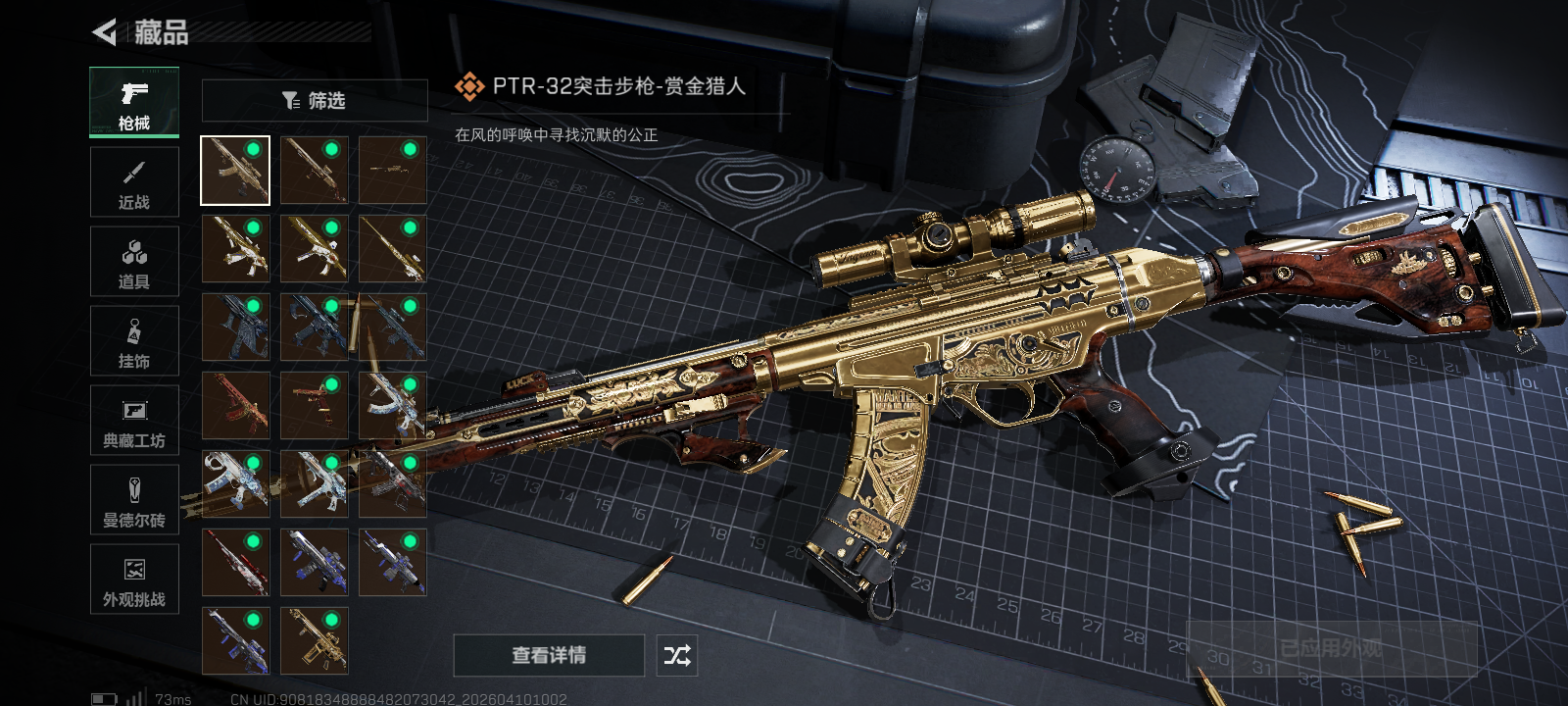Image resolution: width=1568 pixels, height=706 pixels.
Task: Click the shuffle random skin button
Action: [677, 655]
